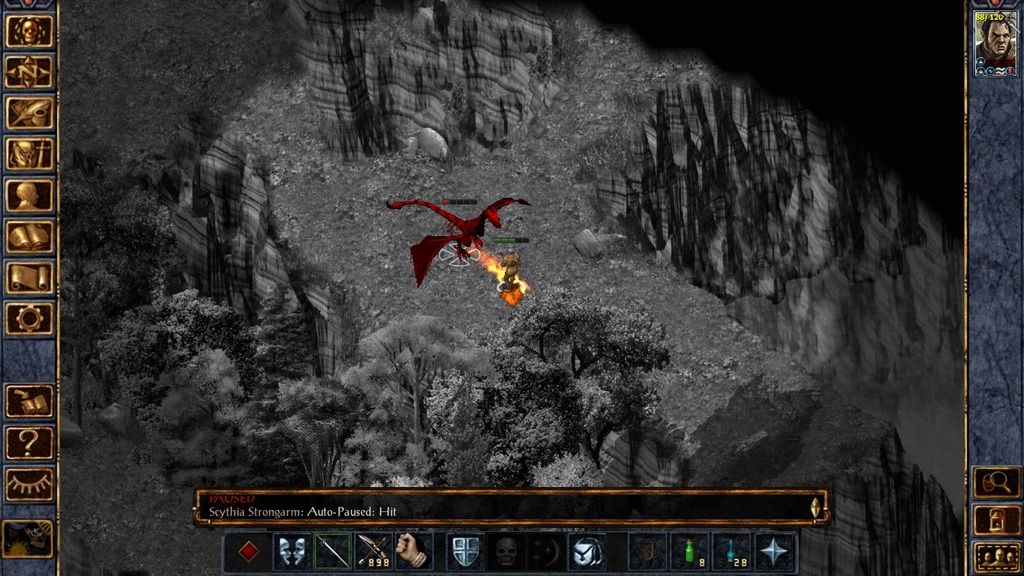Open the priest scroll screen
Image resolution: width=1024 pixels, height=576 pixels.
pyautogui.click(x=29, y=277)
